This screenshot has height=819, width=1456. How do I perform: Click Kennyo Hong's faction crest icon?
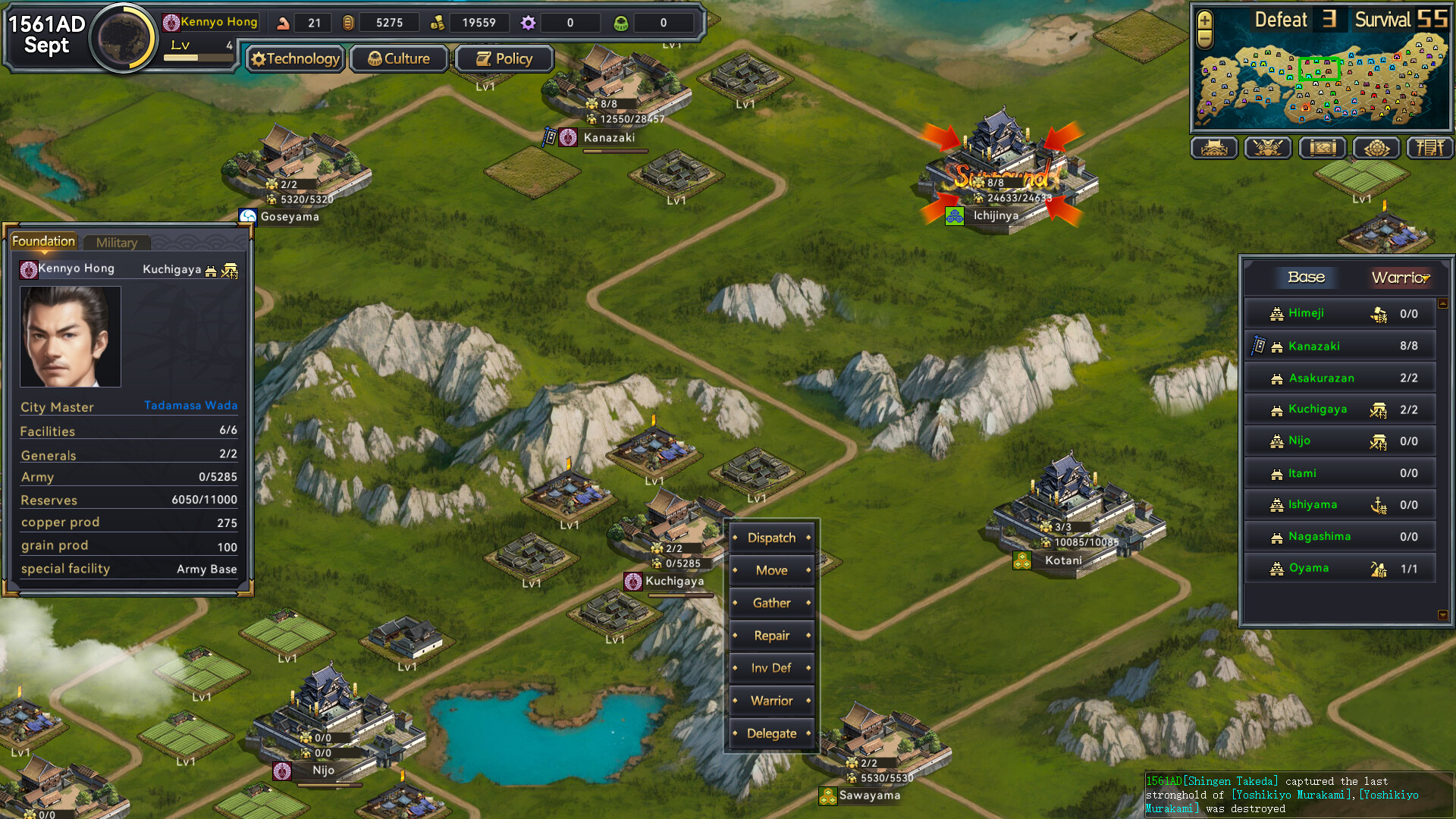click(171, 22)
